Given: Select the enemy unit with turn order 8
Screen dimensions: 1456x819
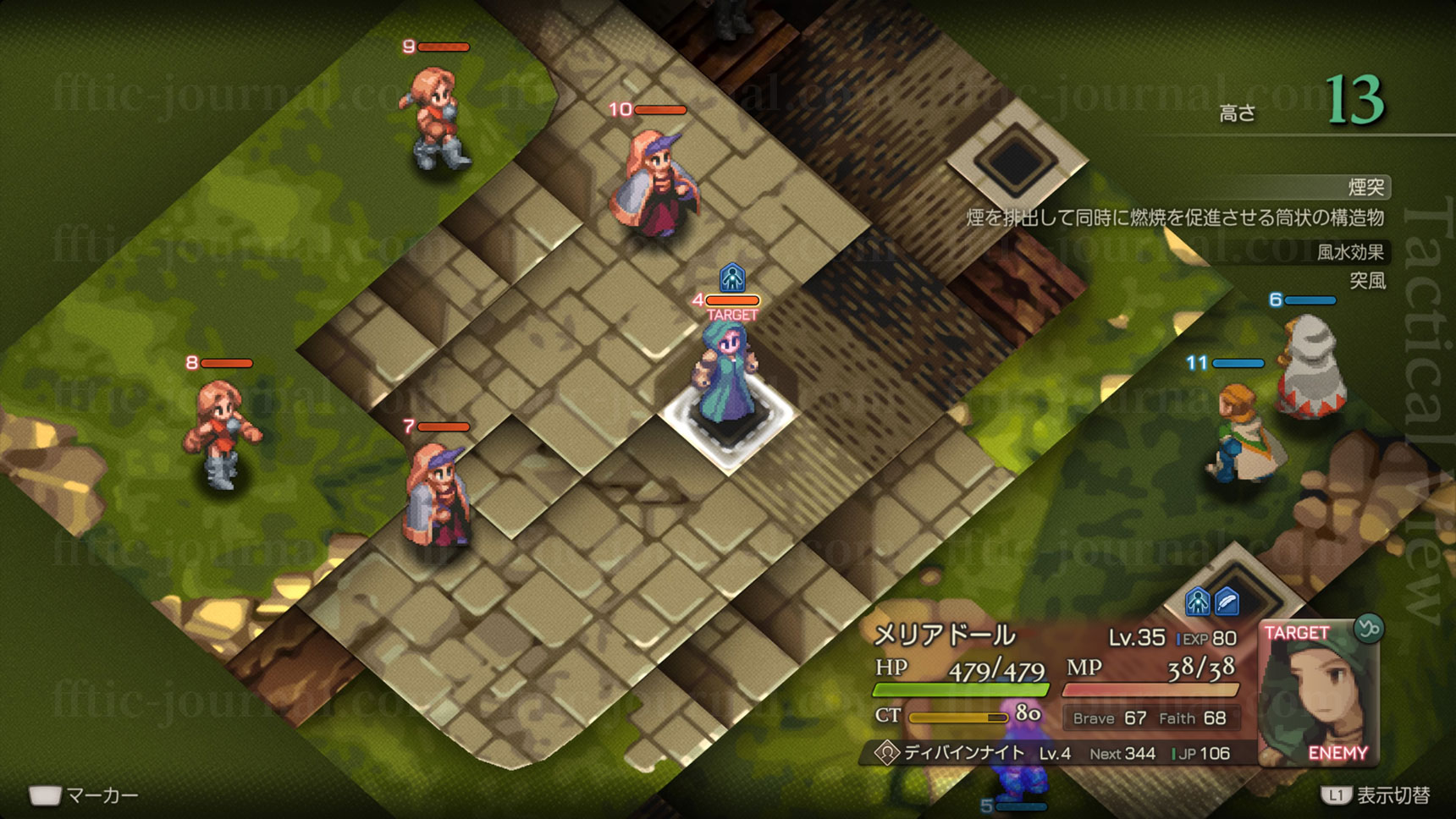Looking at the screenshot, I should (x=221, y=433).
